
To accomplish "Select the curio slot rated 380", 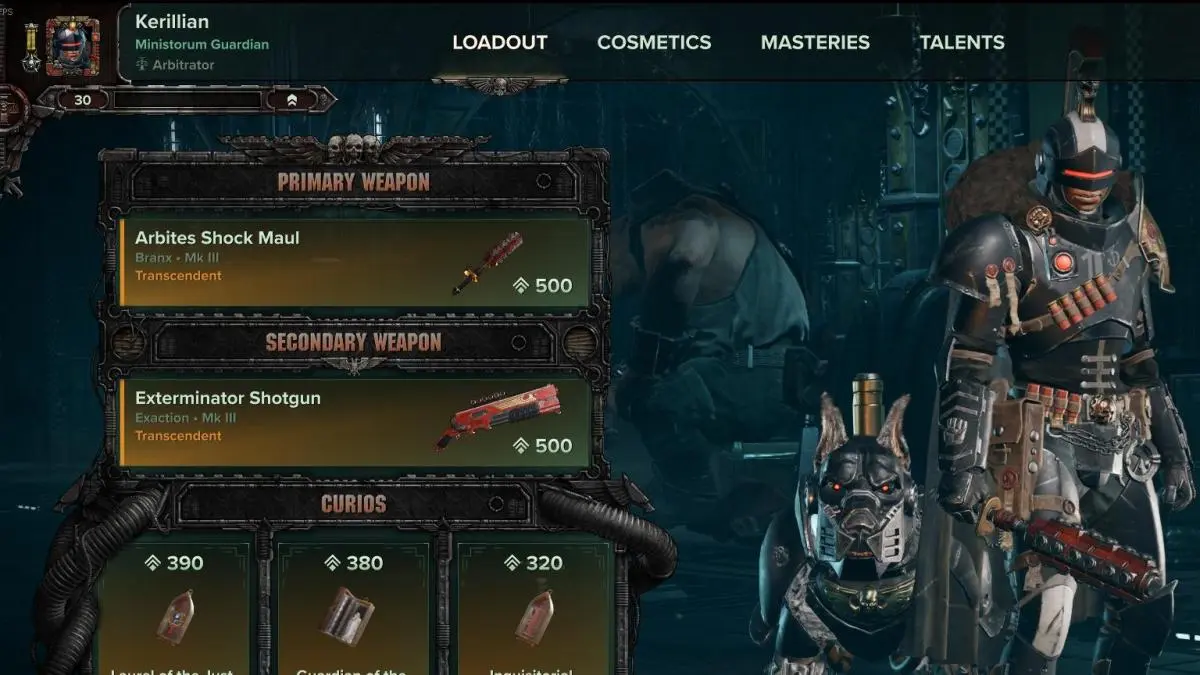I will 354,610.
